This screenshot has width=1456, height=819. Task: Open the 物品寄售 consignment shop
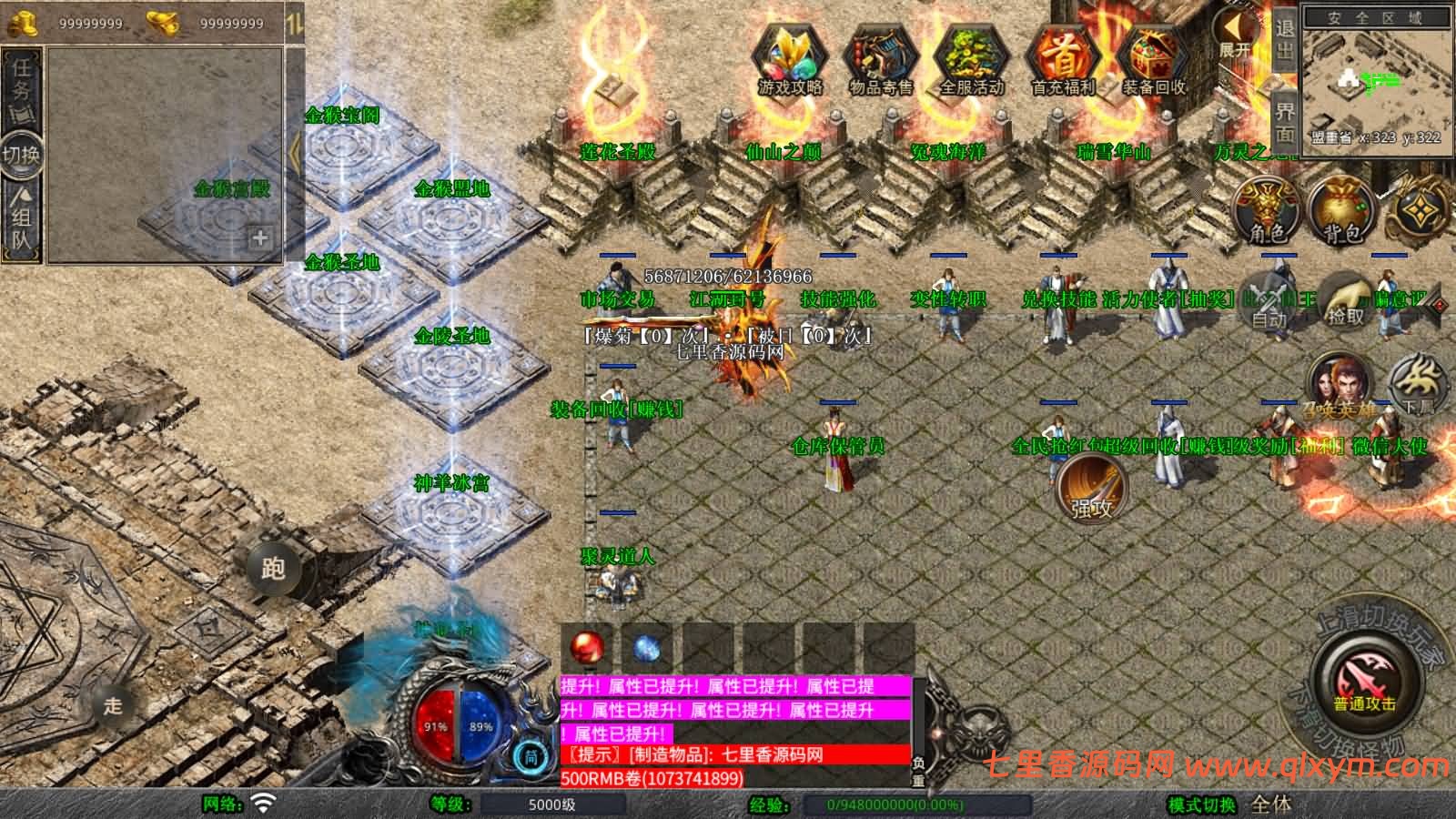880,60
